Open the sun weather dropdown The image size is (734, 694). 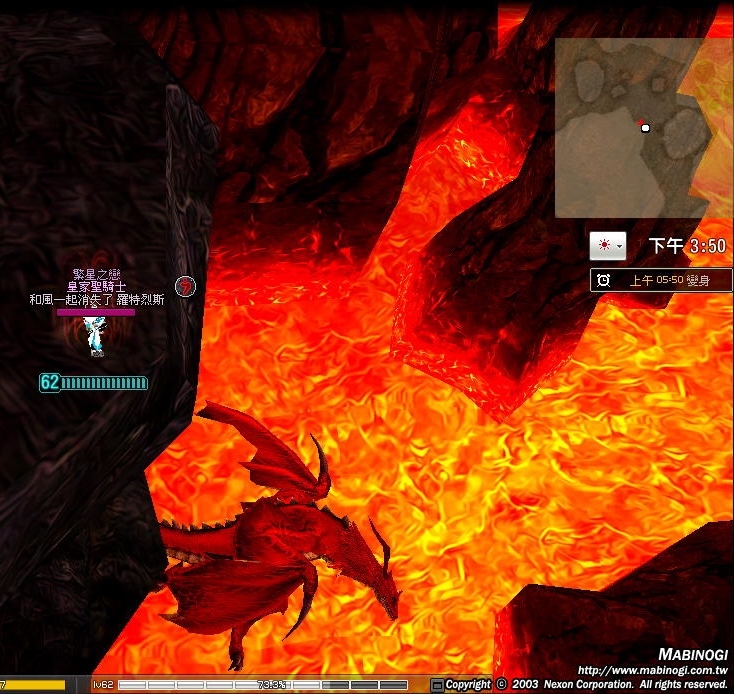click(x=607, y=245)
